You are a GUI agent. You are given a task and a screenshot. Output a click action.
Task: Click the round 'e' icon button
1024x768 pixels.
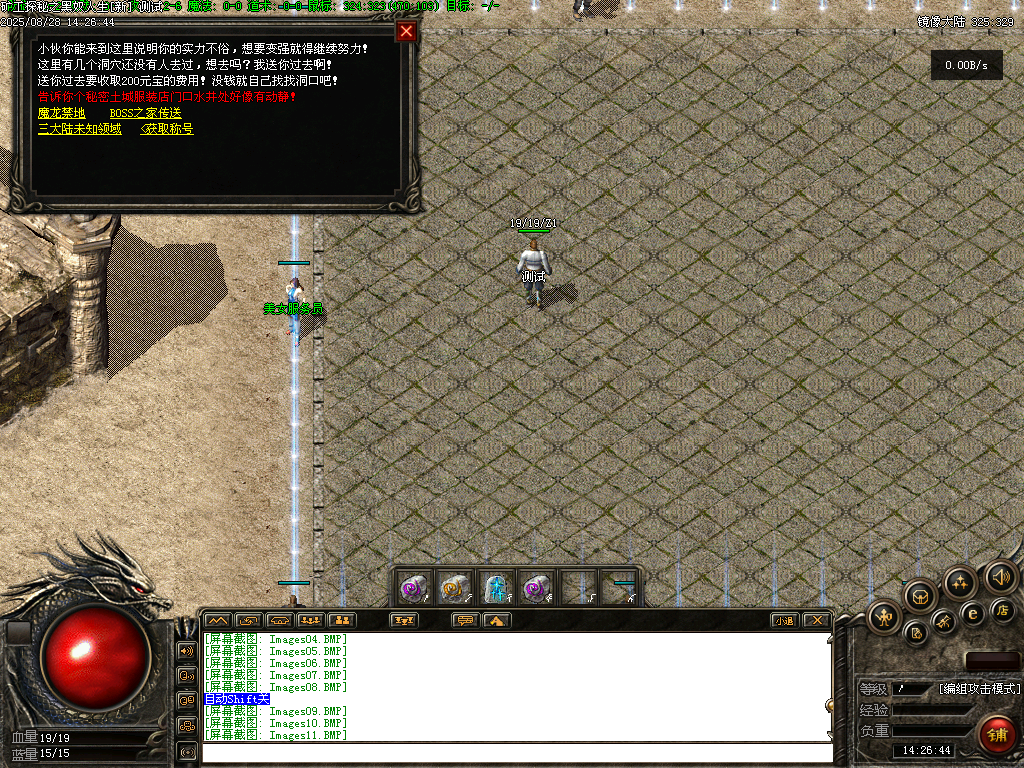click(973, 613)
